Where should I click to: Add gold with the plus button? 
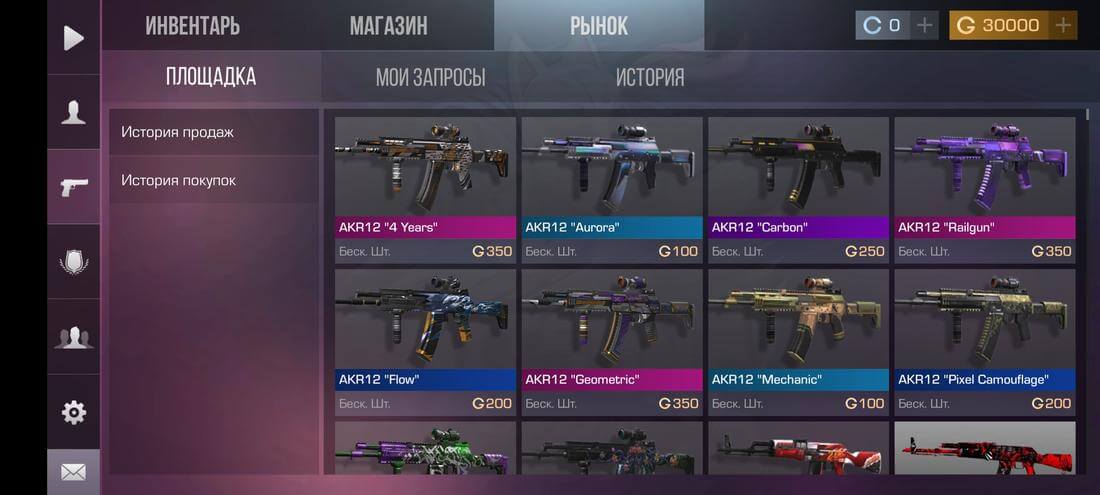pos(1063,25)
